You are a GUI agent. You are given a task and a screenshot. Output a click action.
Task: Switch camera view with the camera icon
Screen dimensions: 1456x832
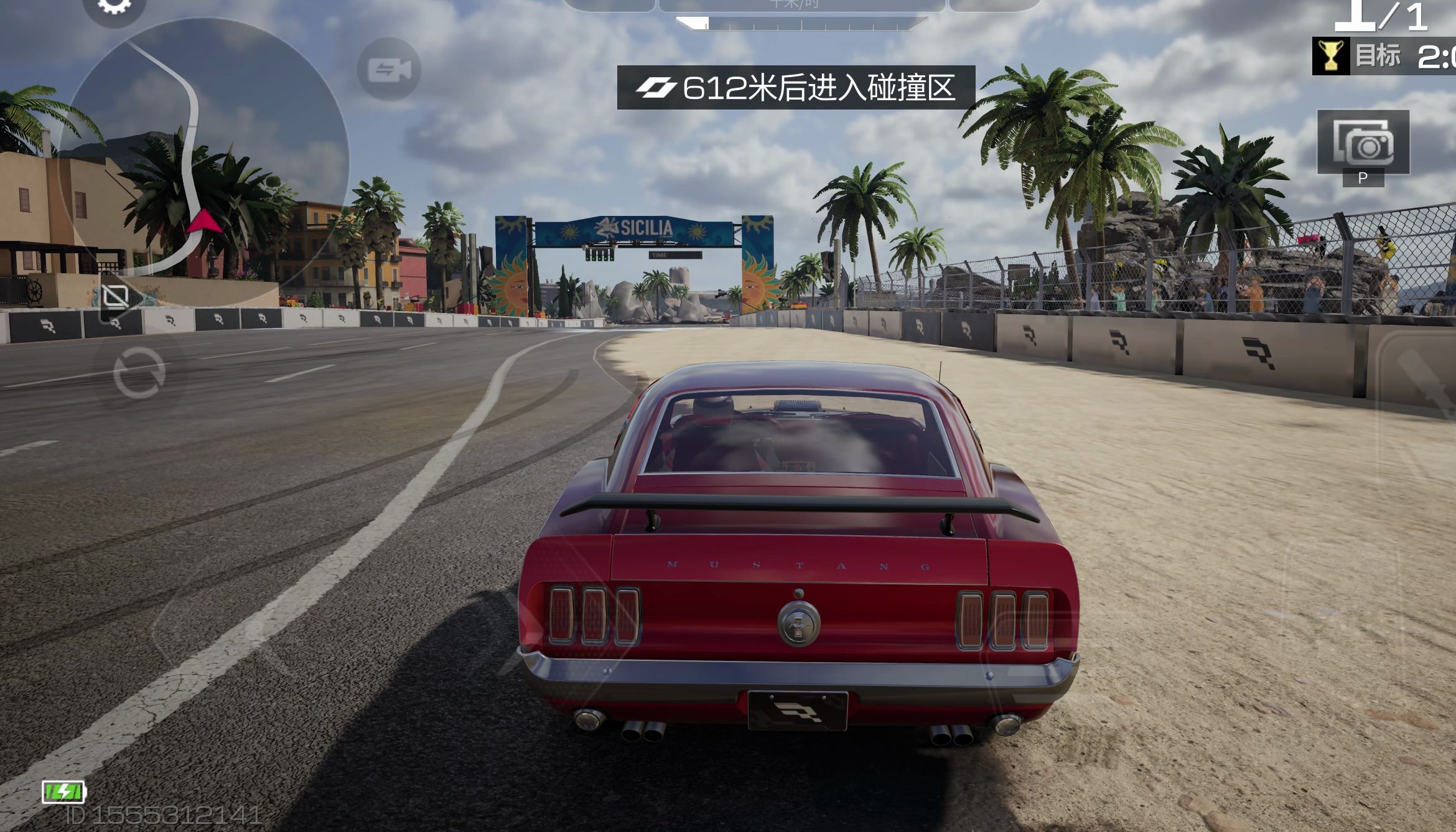[389, 70]
